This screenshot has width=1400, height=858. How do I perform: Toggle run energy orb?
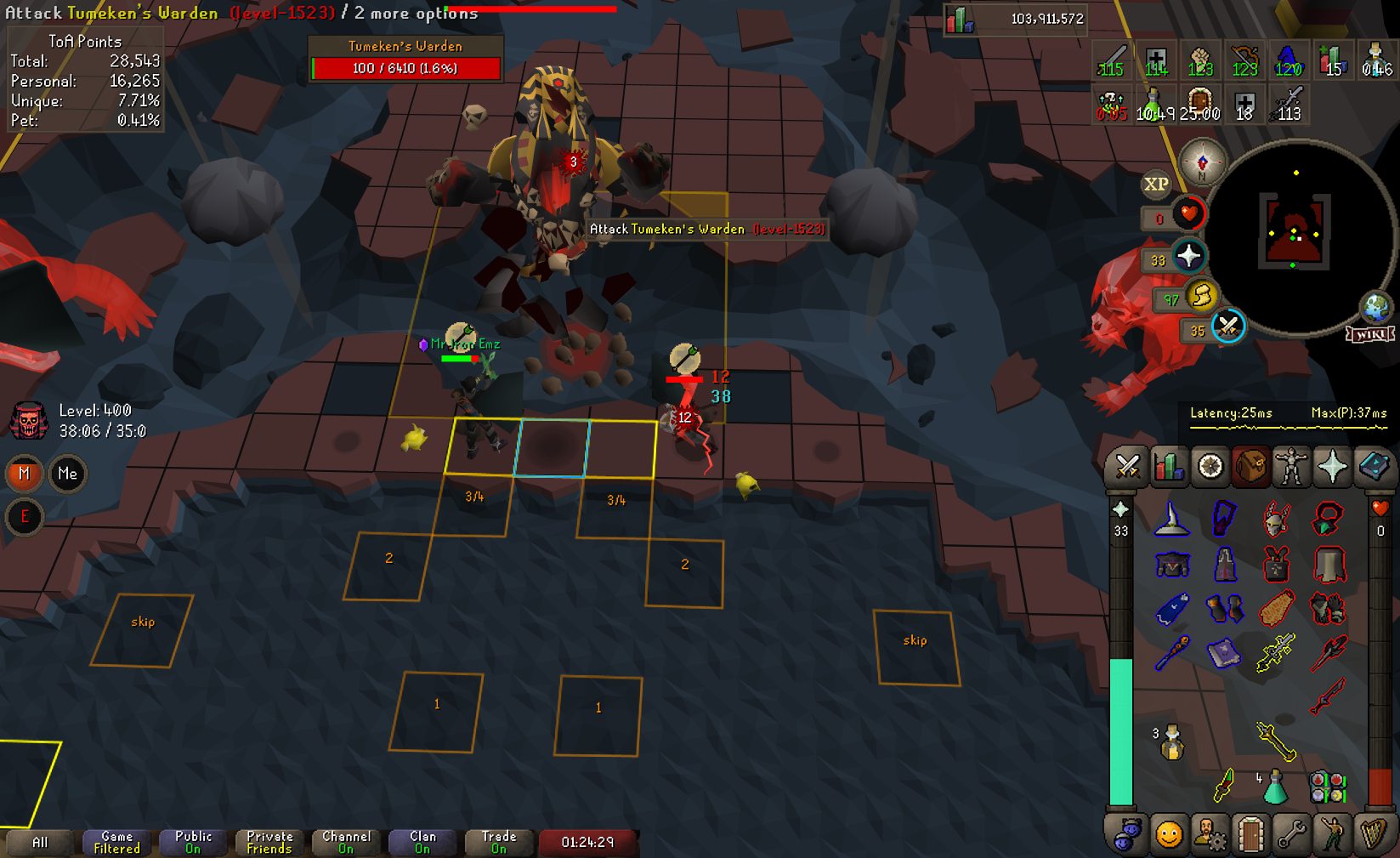[1202, 296]
